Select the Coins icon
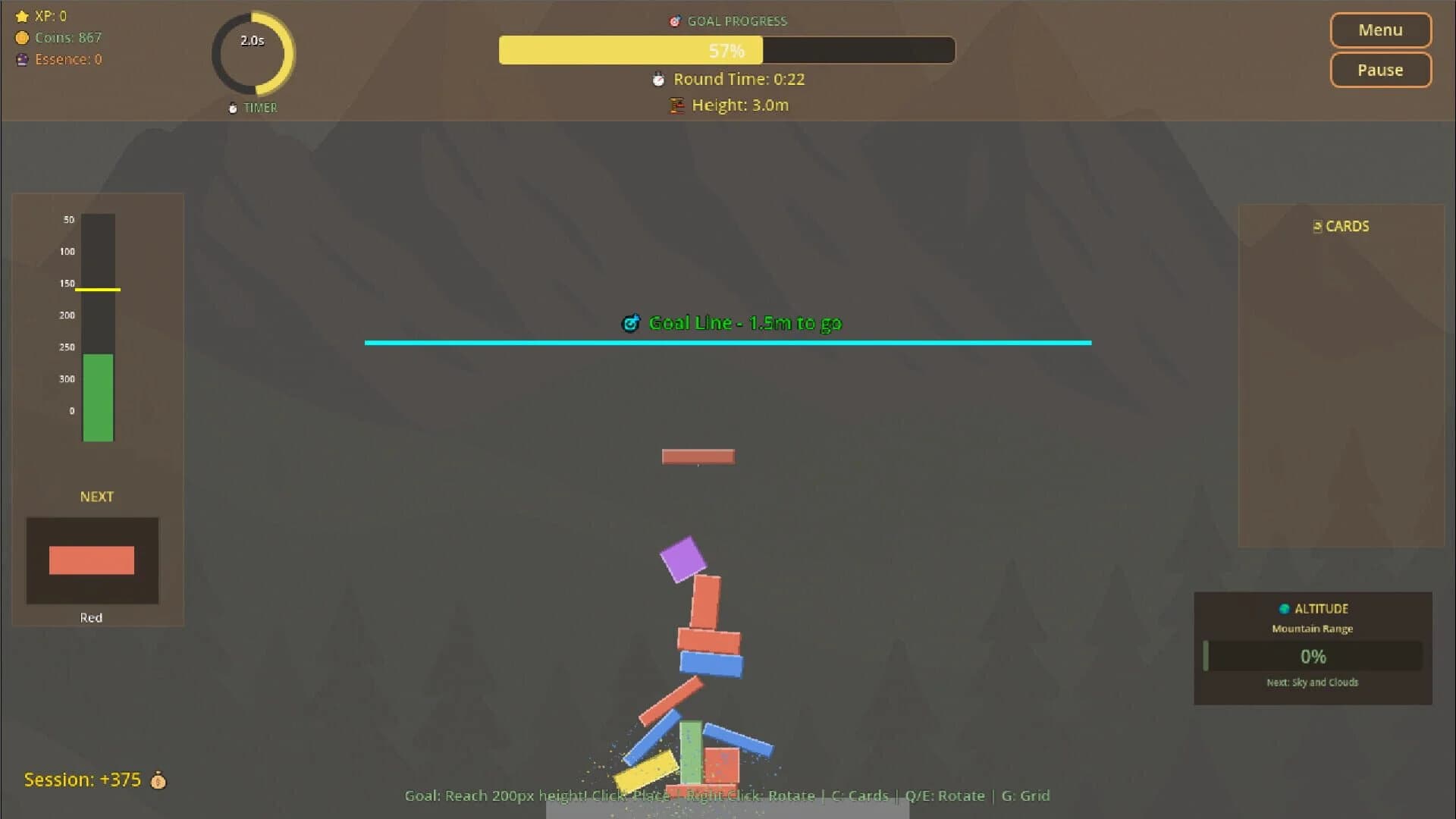The image size is (1456, 819). 22,37
